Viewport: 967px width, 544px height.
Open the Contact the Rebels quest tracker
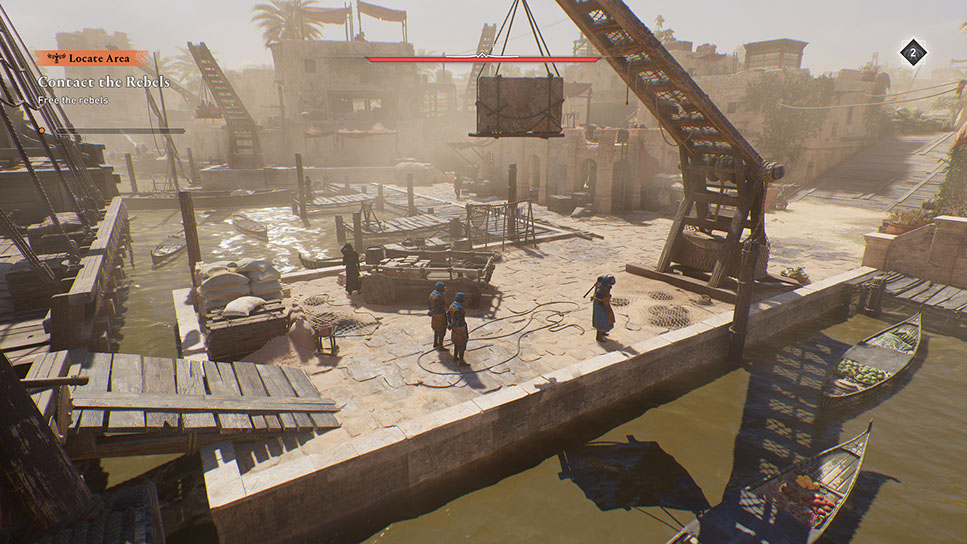point(104,82)
